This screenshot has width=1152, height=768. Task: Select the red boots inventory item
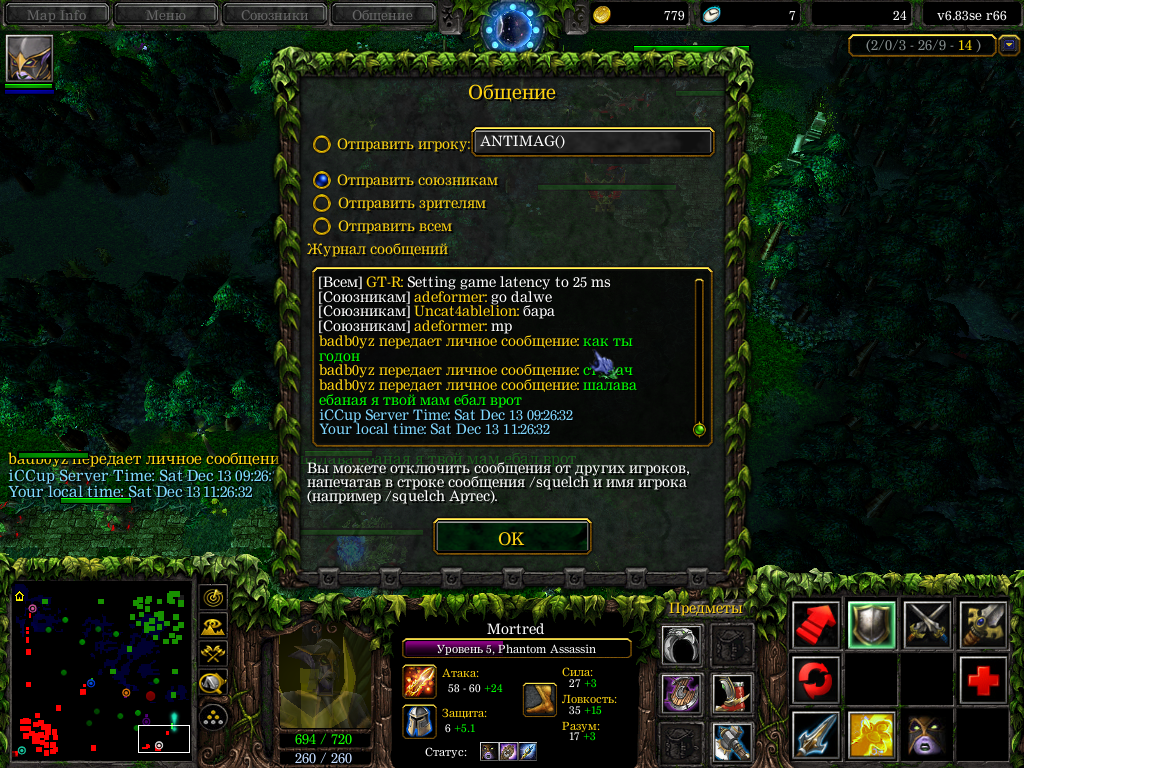point(732,693)
